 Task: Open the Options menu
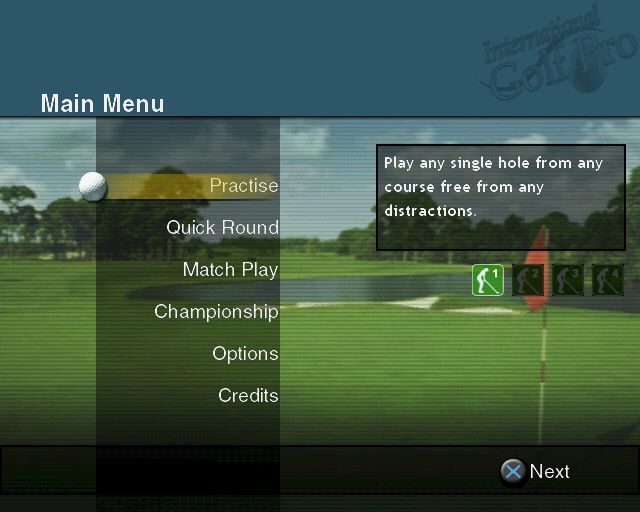245,354
